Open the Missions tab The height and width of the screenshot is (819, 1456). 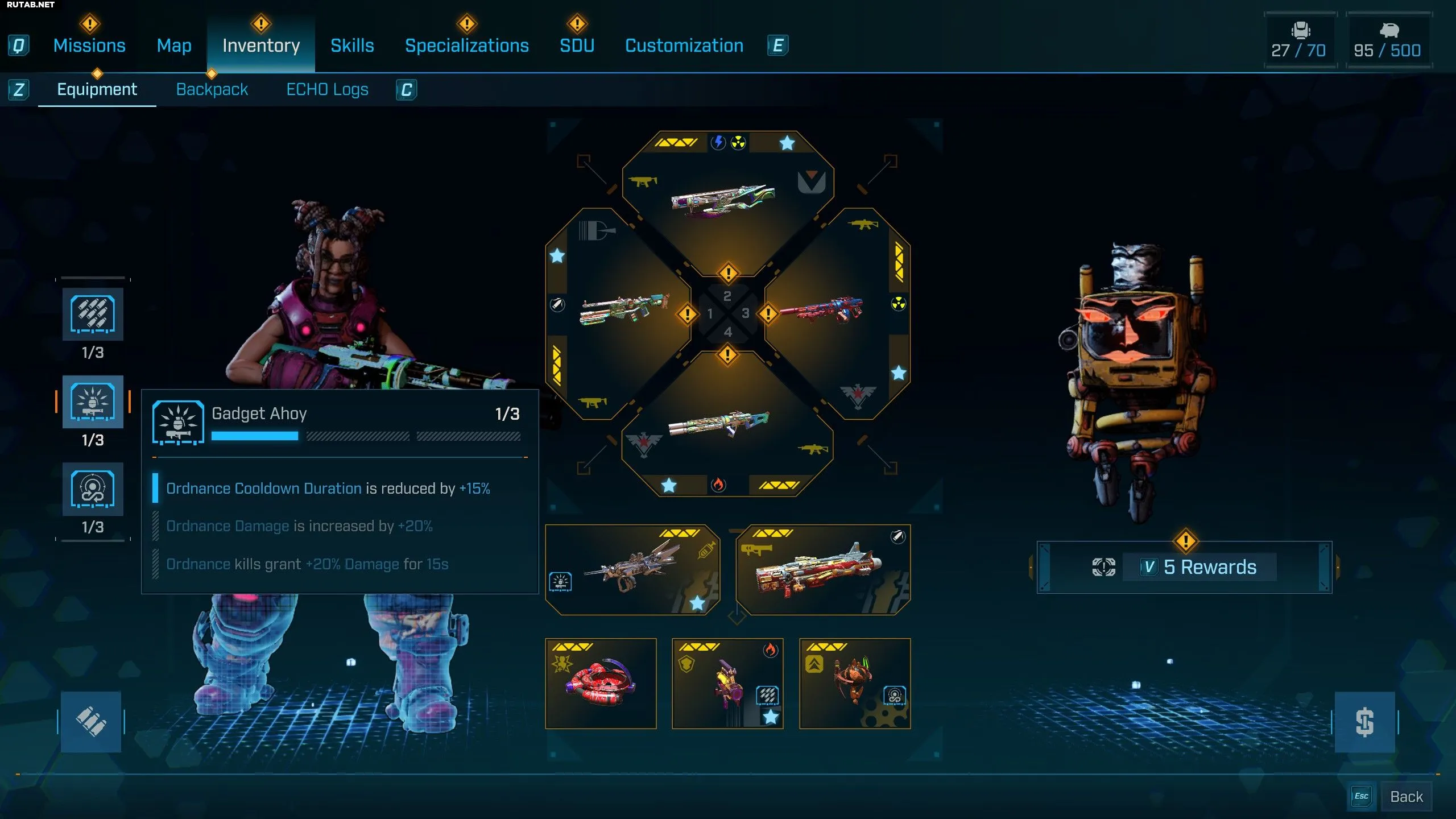tap(89, 45)
